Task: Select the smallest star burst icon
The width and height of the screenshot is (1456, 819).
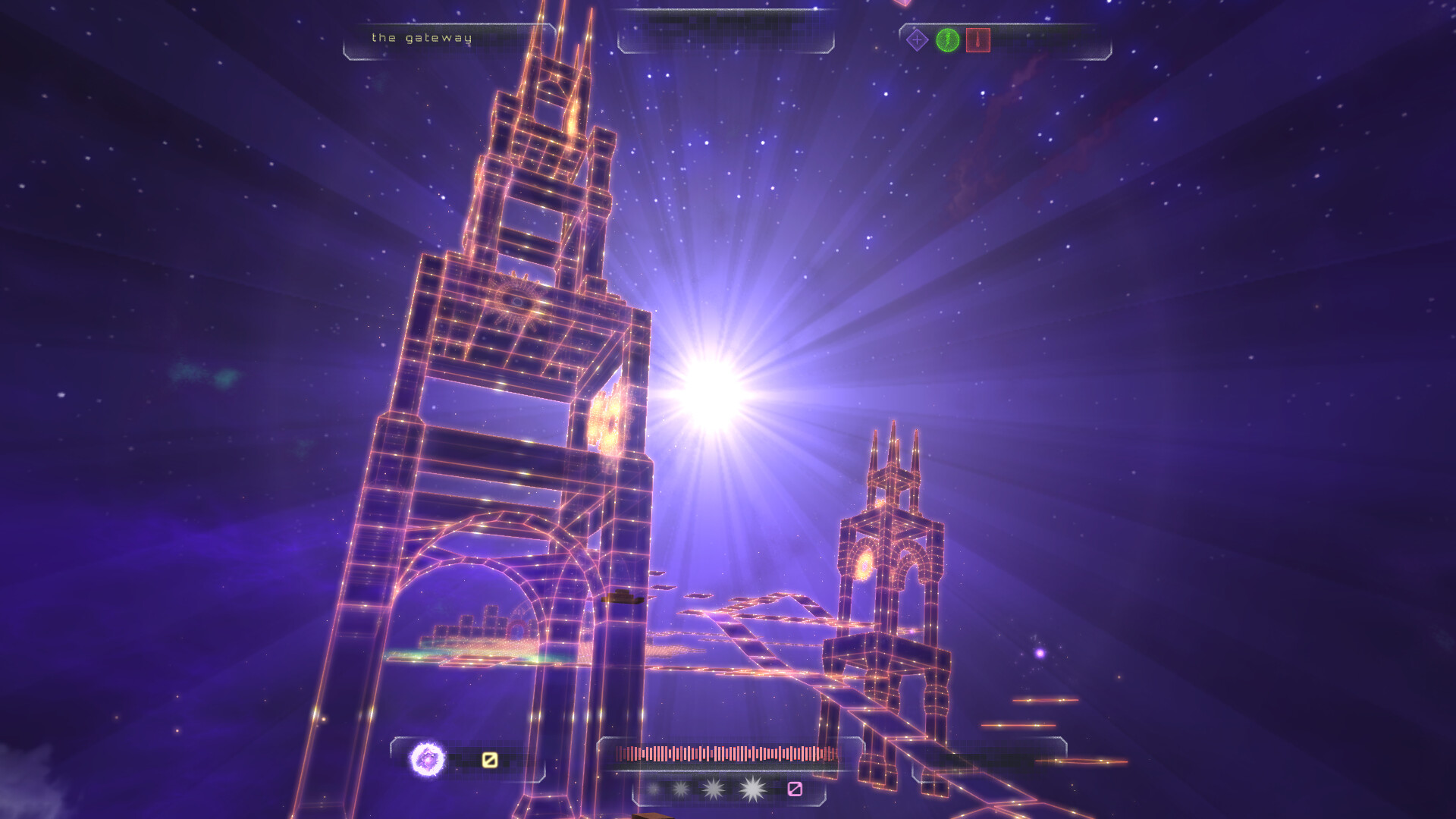Action: [655, 789]
